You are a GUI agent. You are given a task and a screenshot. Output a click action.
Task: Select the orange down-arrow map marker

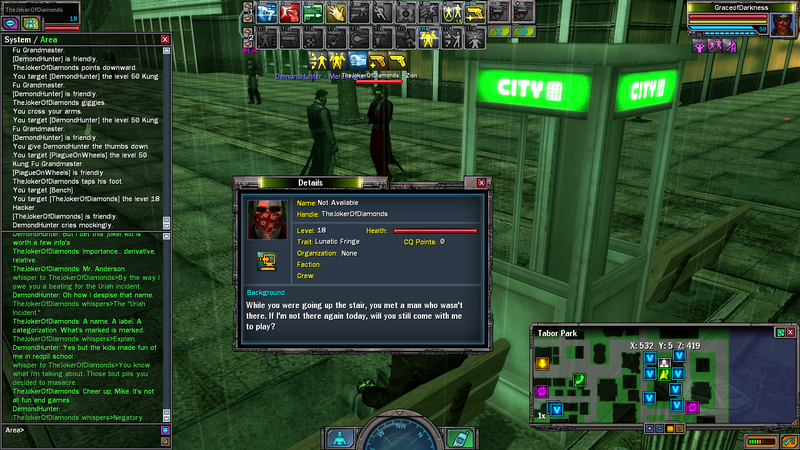(542, 363)
